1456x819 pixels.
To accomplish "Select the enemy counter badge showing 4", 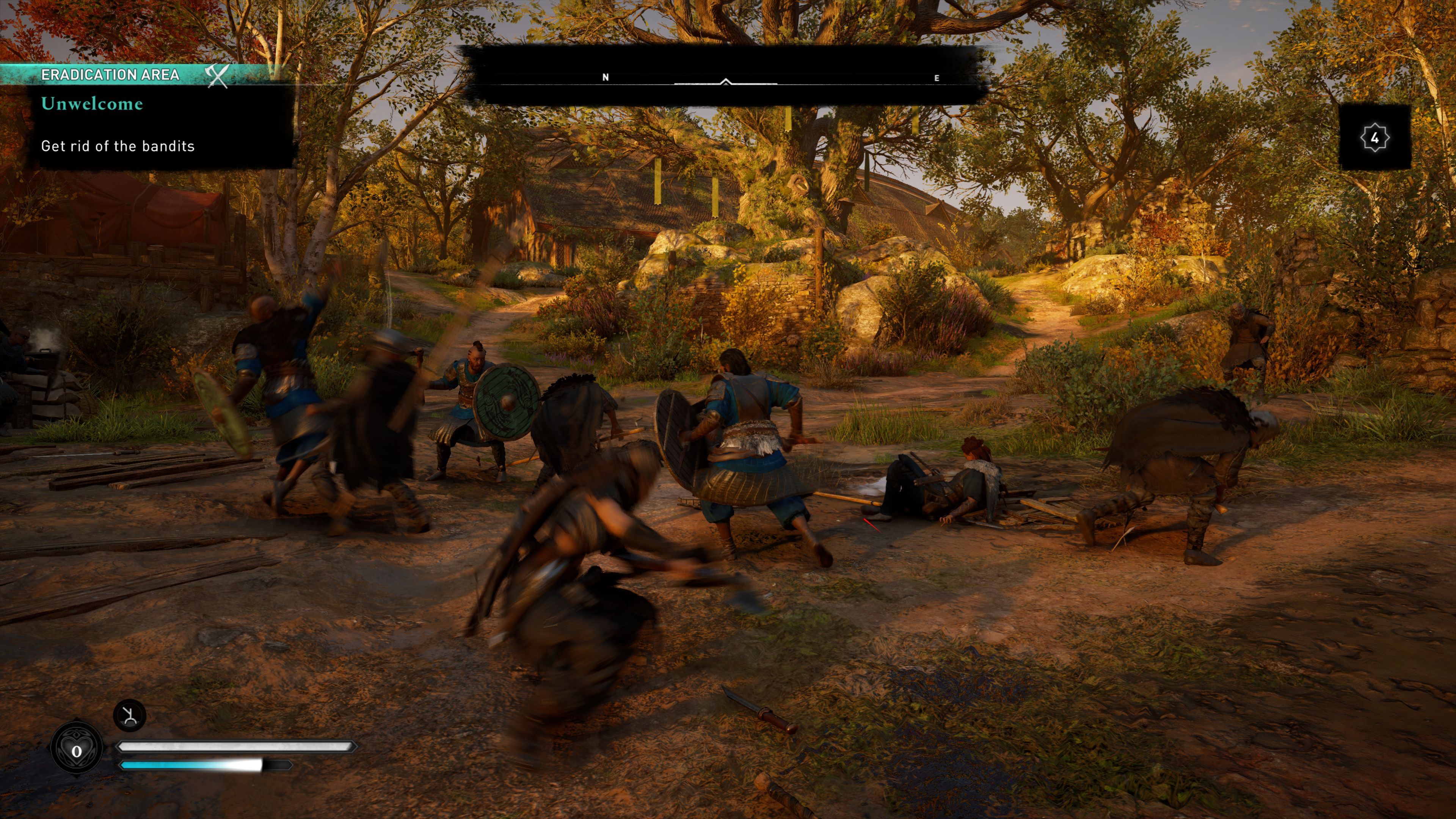I will (1374, 137).
